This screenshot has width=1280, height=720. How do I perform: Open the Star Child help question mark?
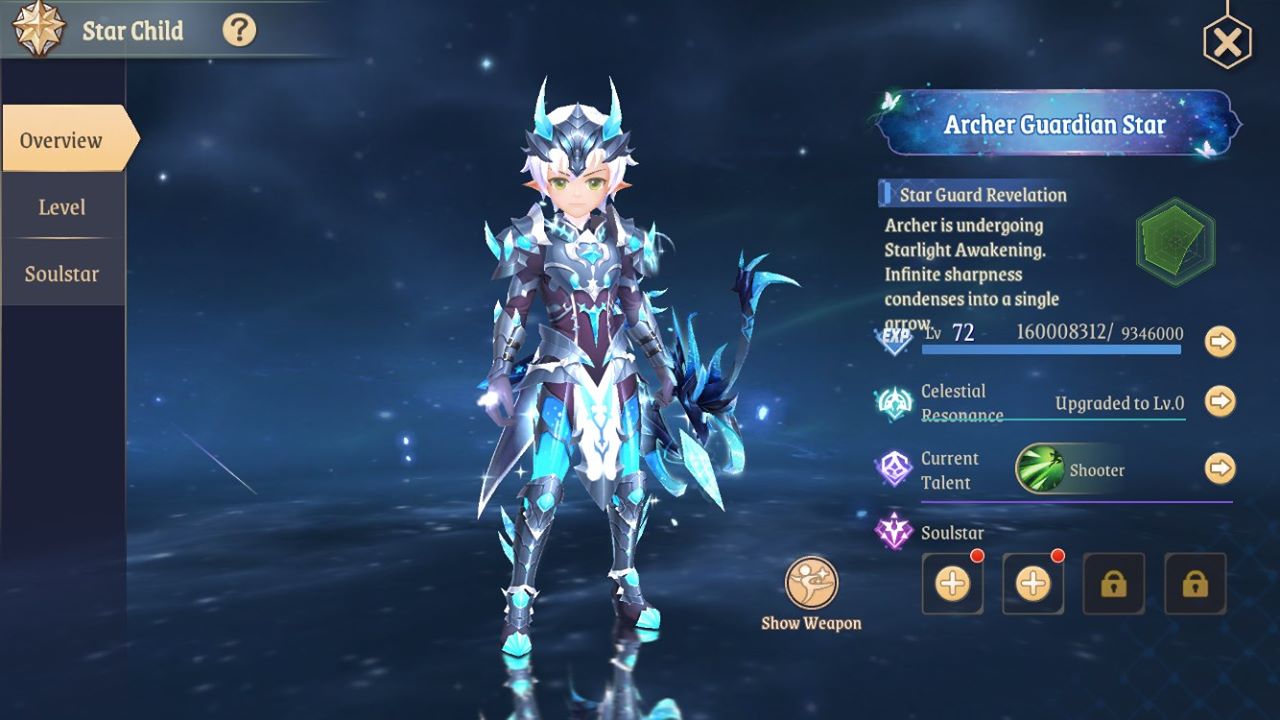point(239,30)
